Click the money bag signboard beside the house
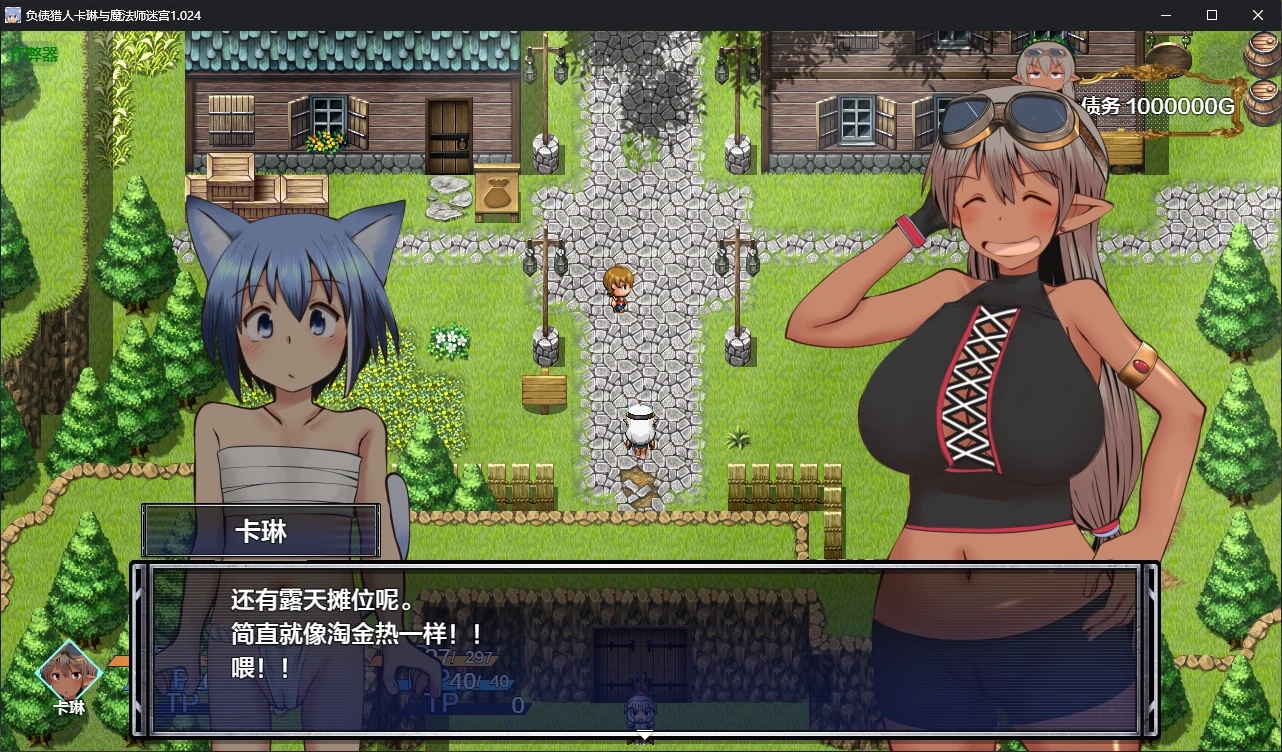The image size is (1282, 752). tap(498, 192)
